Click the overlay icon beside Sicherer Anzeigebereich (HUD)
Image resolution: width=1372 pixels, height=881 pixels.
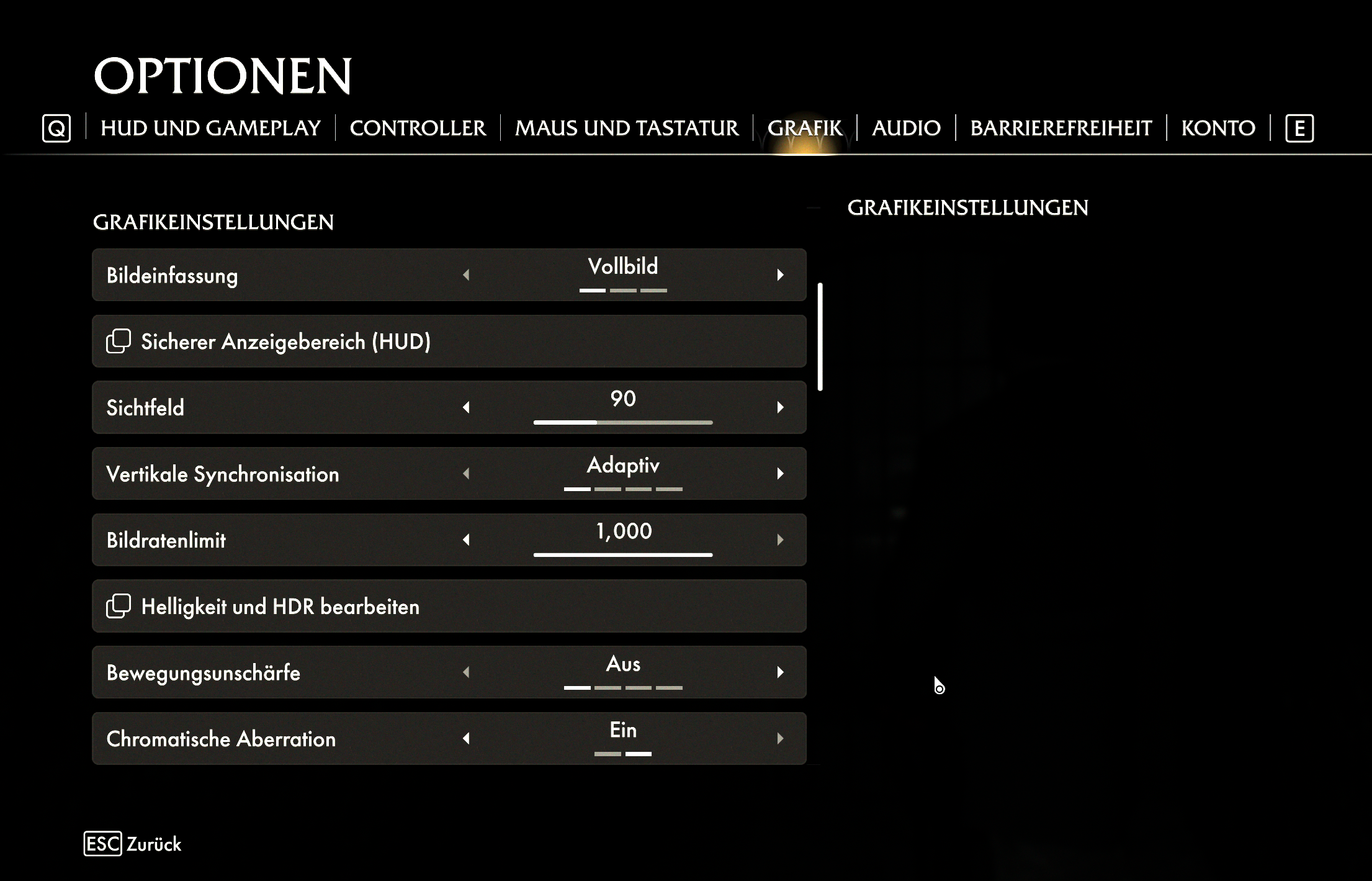point(118,341)
